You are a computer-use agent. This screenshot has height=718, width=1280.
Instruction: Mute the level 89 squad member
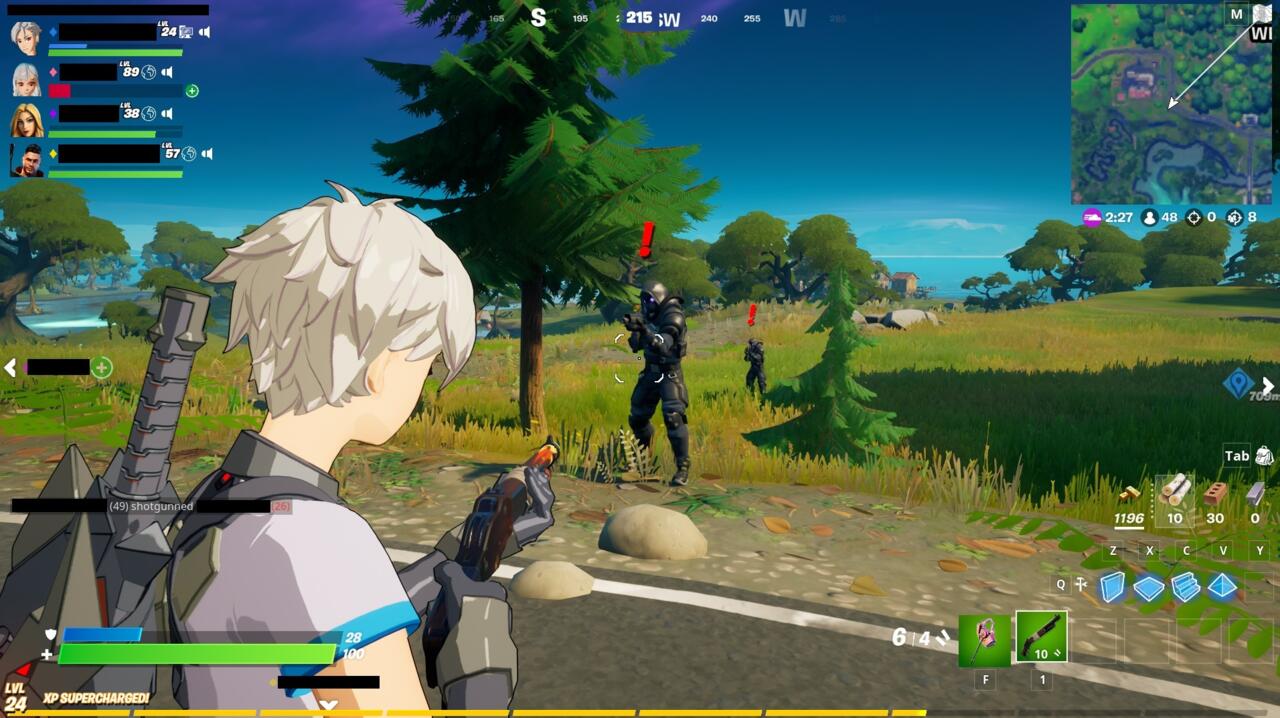click(x=167, y=72)
